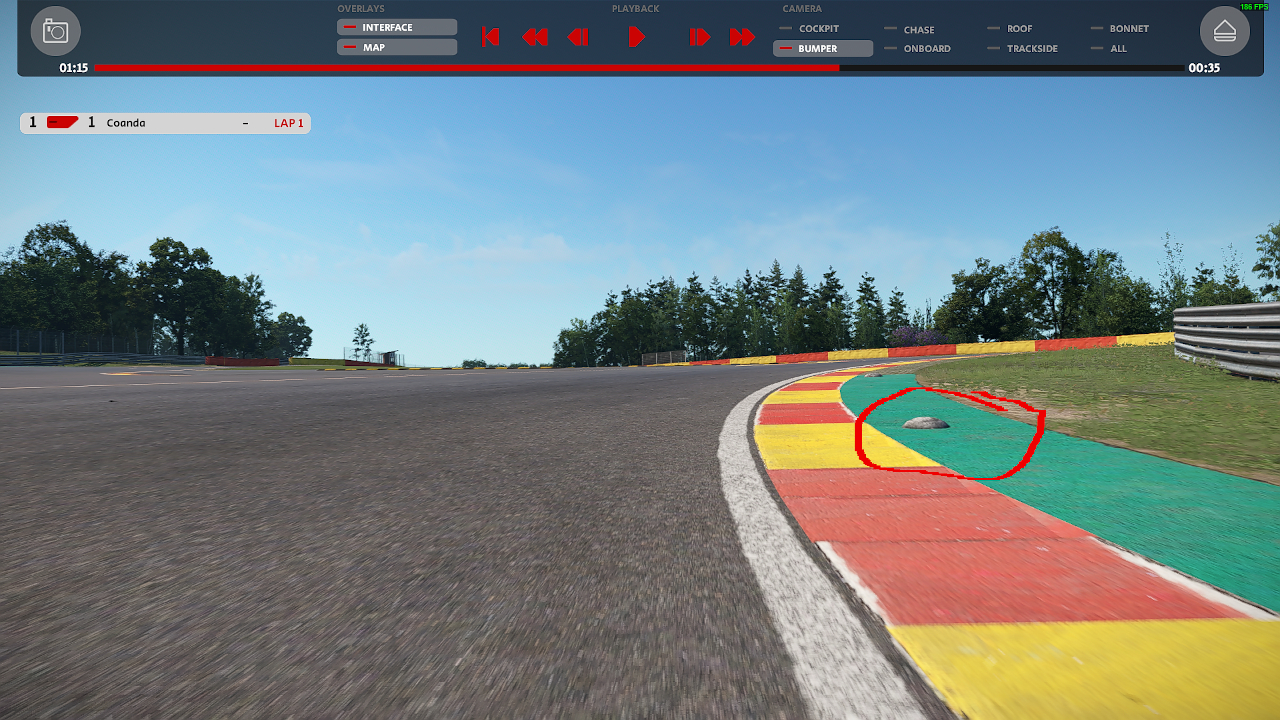The height and width of the screenshot is (720, 1280).
Task: Choose the Chase camera
Action: tap(917, 30)
